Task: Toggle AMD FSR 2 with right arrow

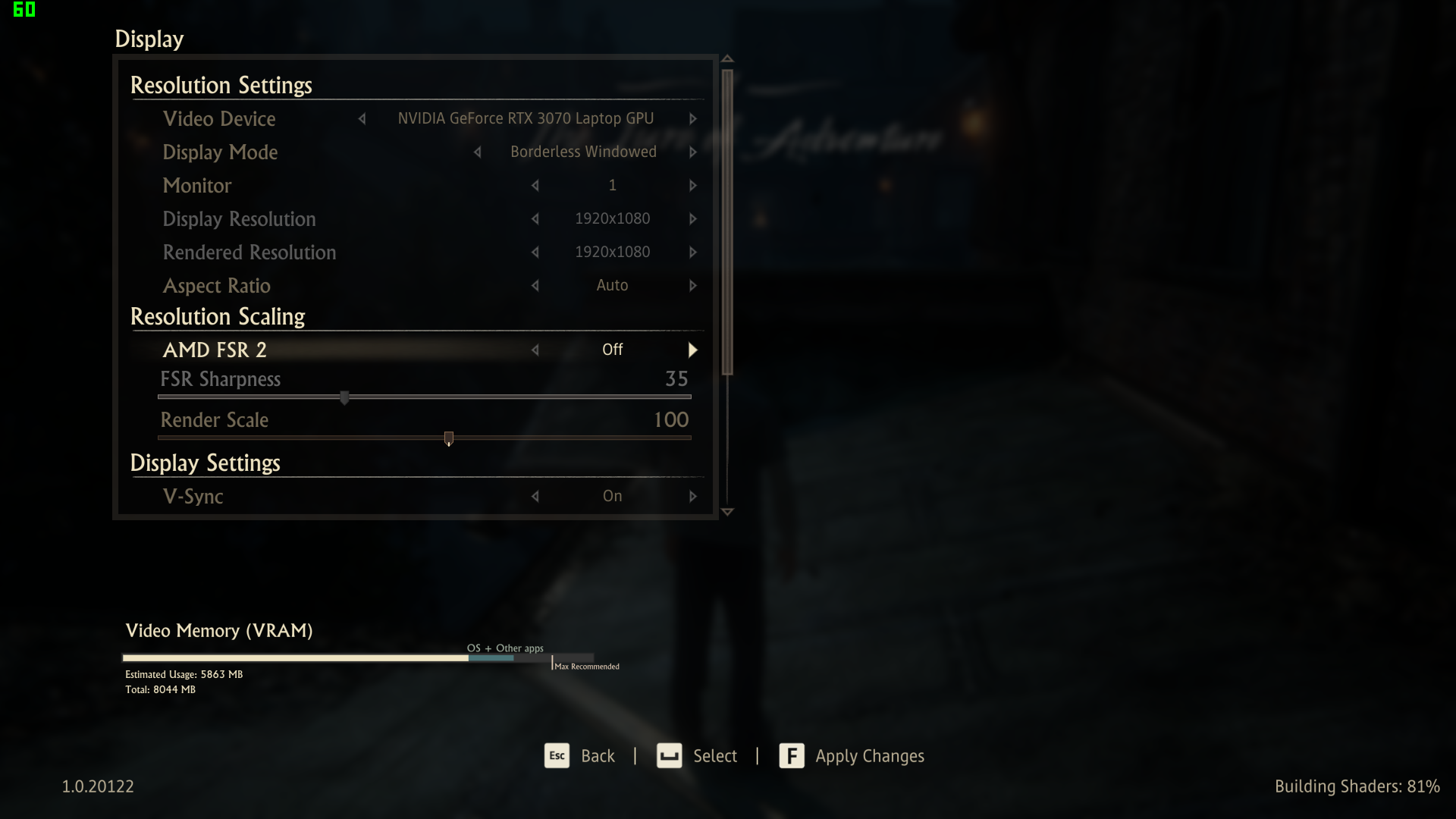Action: (x=692, y=350)
